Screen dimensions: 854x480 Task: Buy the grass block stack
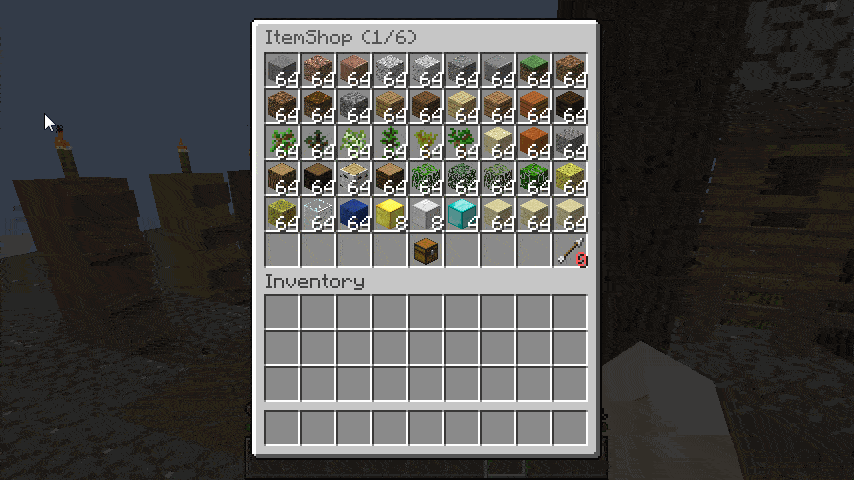(x=534, y=70)
